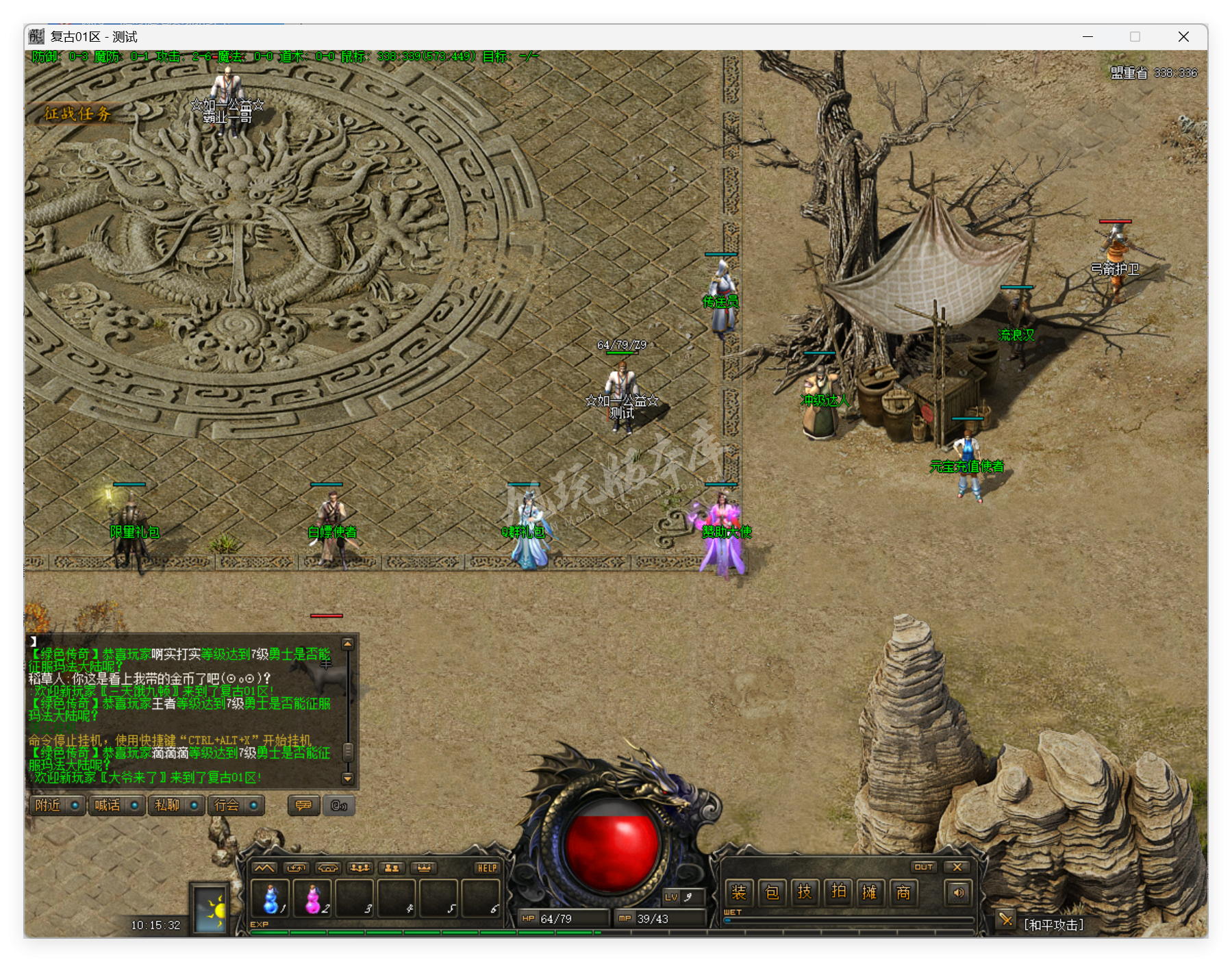Open the 技 skills panel
Image resolution: width=1232 pixels, height=962 pixels.
(805, 893)
